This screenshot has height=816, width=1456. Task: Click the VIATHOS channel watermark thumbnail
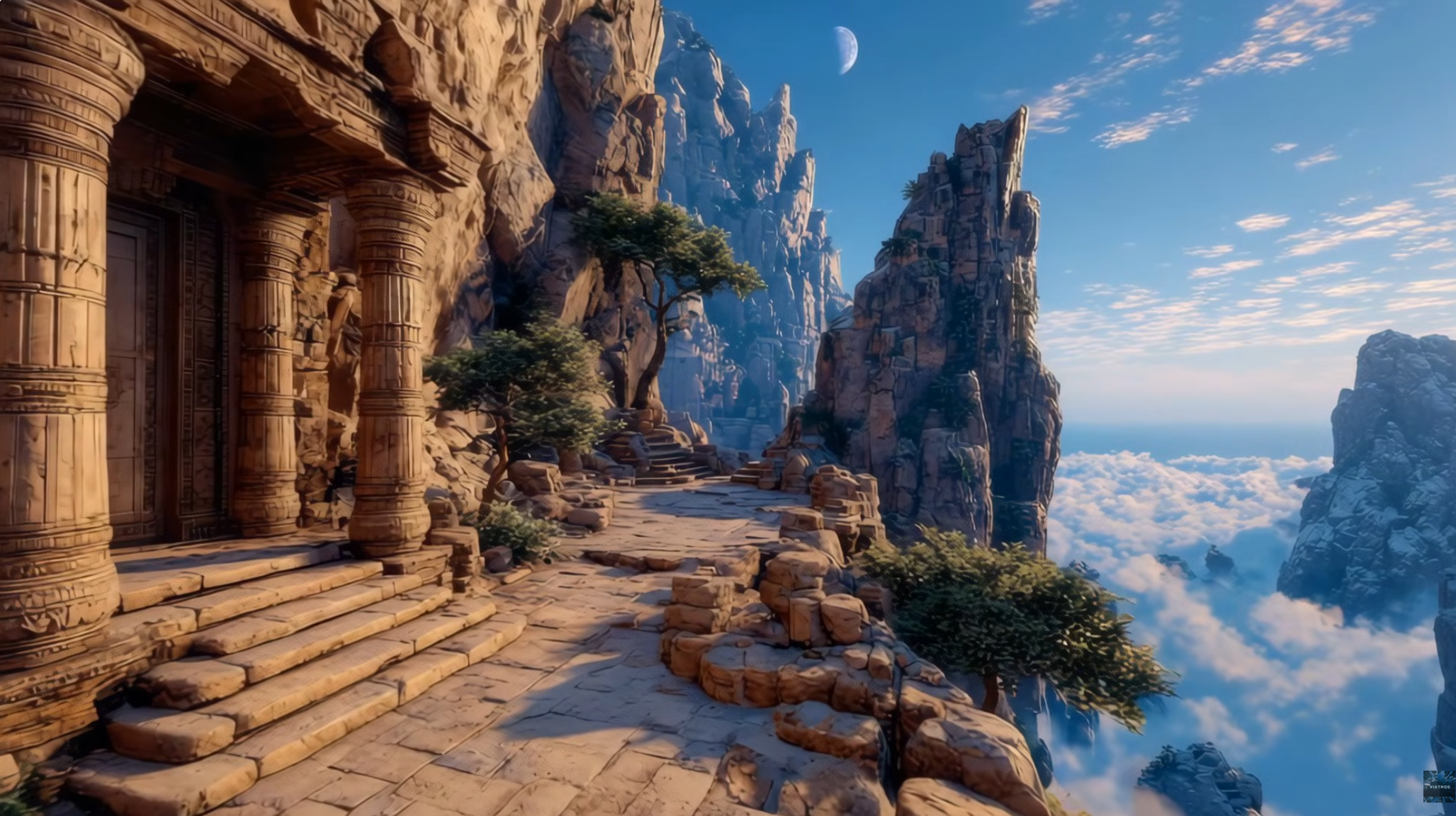tap(1438, 786)
